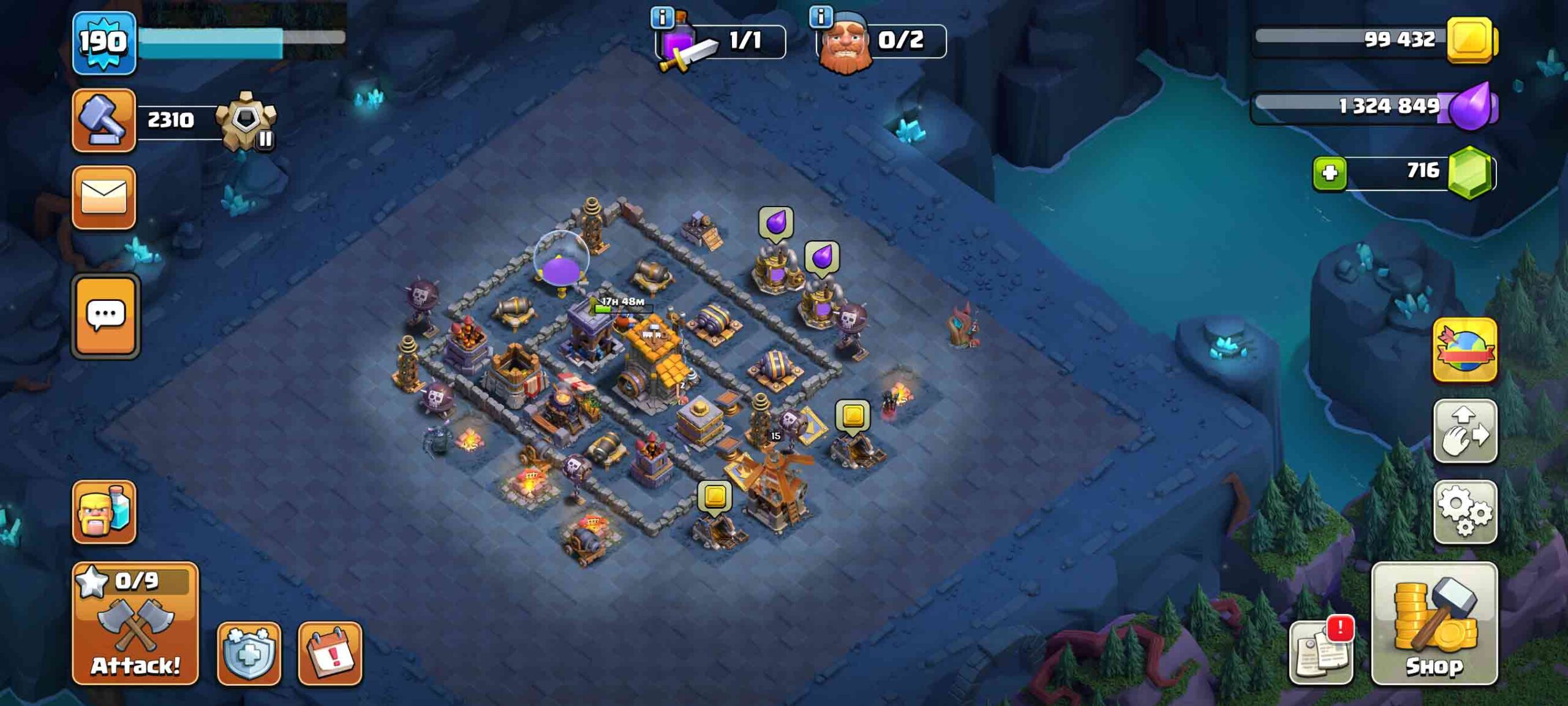This screenshot has height=706, width=1568.
Task: Show the battle machine info button
Action: (662, 17)
